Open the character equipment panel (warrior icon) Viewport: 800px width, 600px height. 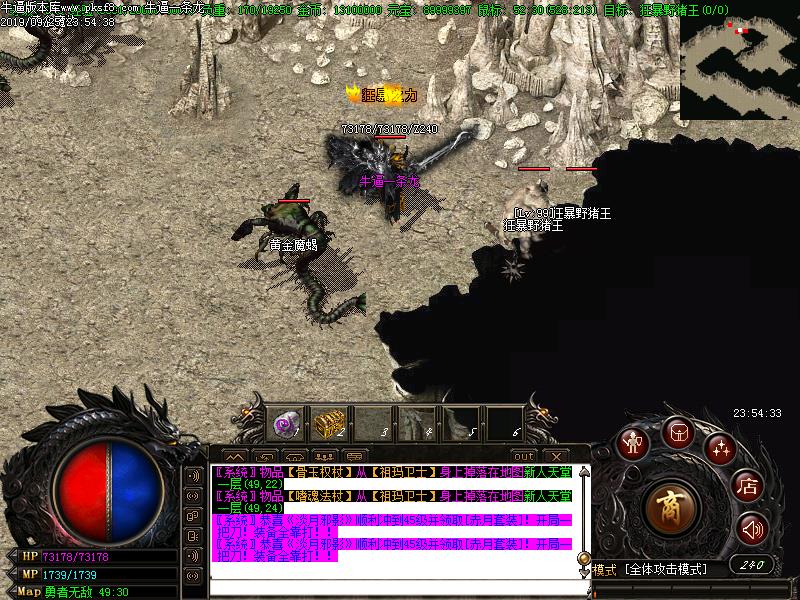tap(631, 443)
